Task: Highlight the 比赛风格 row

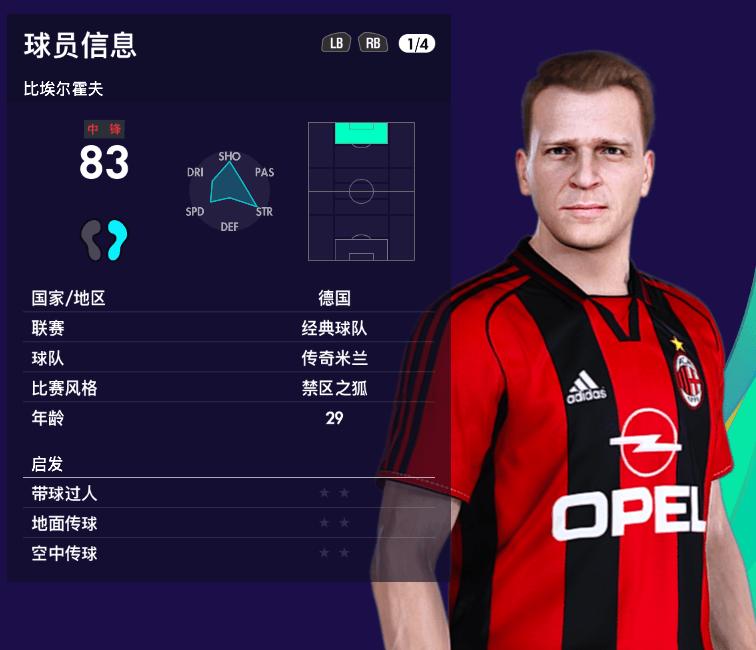Action: click(x=230, y=388)
